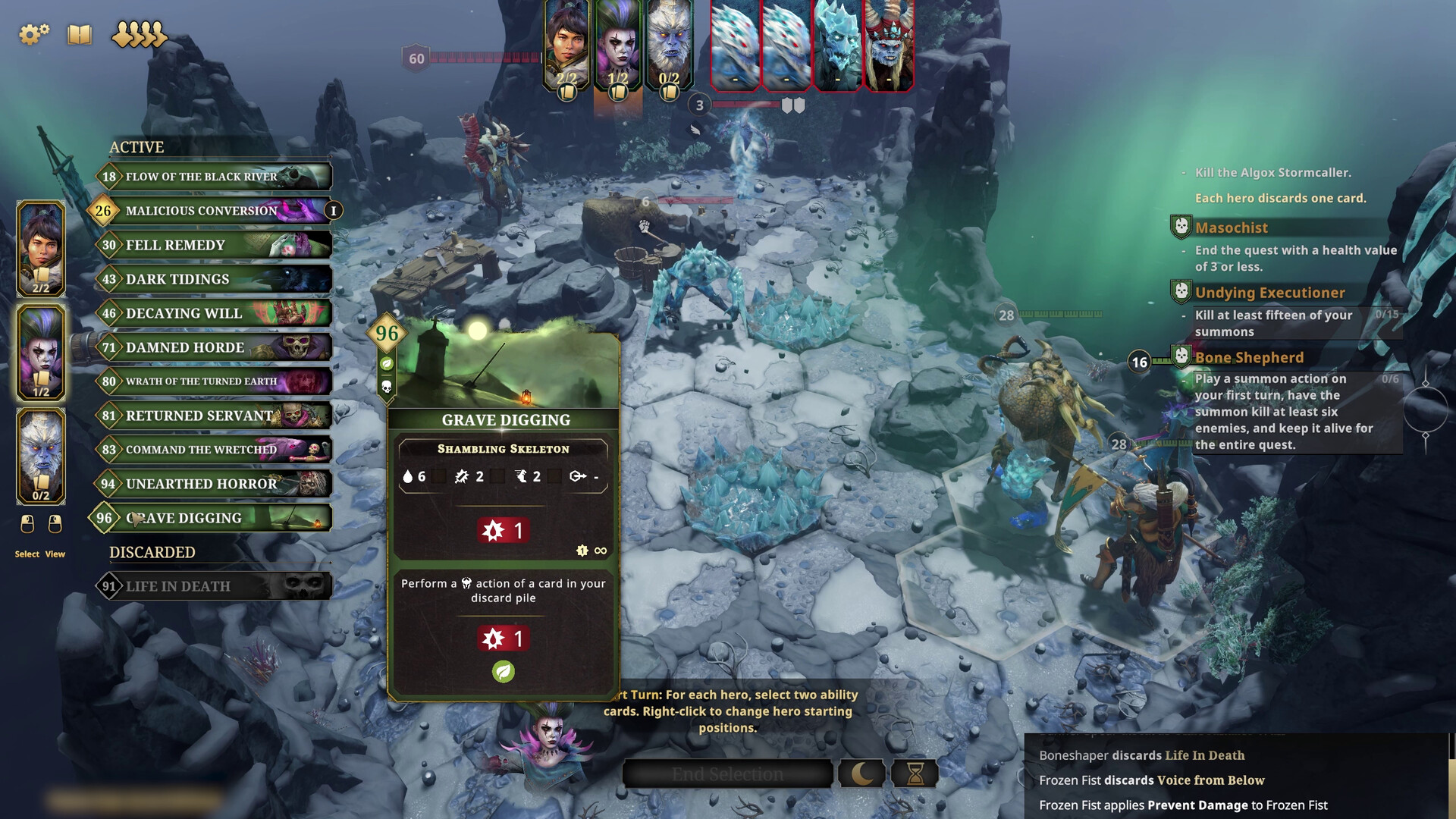Collapse the ACTIVE card list header
The width and height of the screenshot is (1456, 819).
[137, 147]
